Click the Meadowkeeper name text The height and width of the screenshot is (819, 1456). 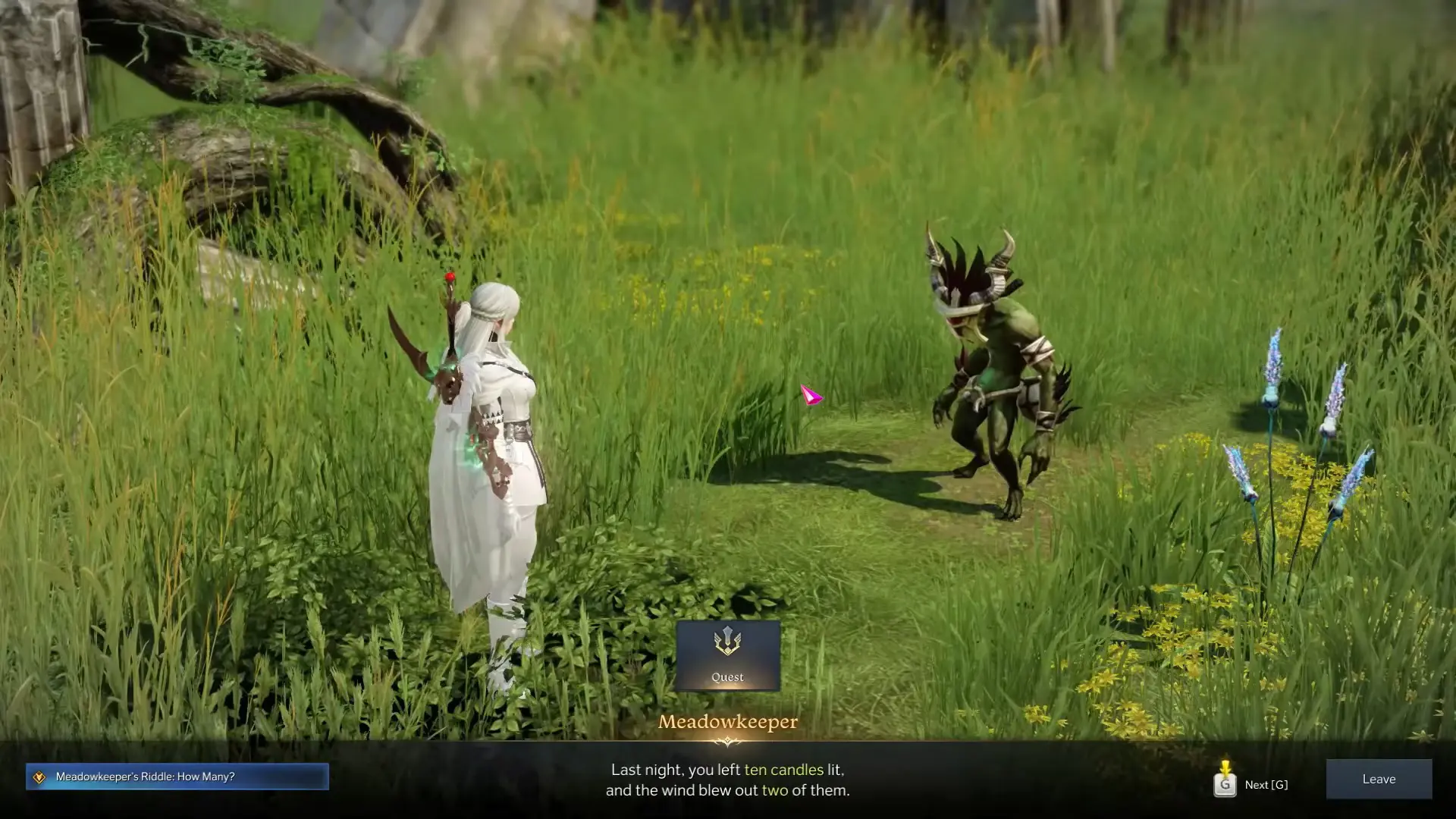[728, 723]
